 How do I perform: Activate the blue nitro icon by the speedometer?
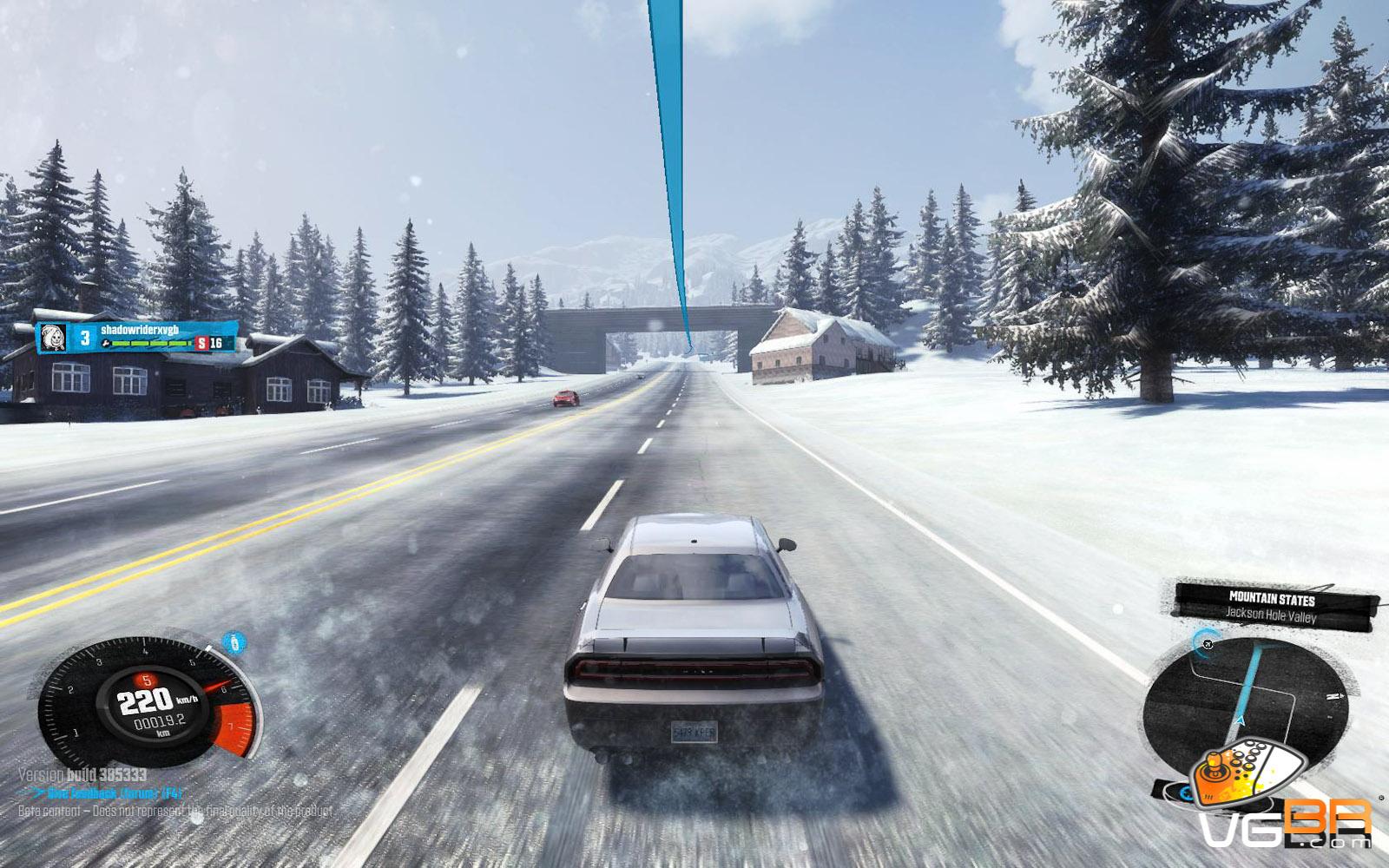pyautogui.click(x=234, y=643)
